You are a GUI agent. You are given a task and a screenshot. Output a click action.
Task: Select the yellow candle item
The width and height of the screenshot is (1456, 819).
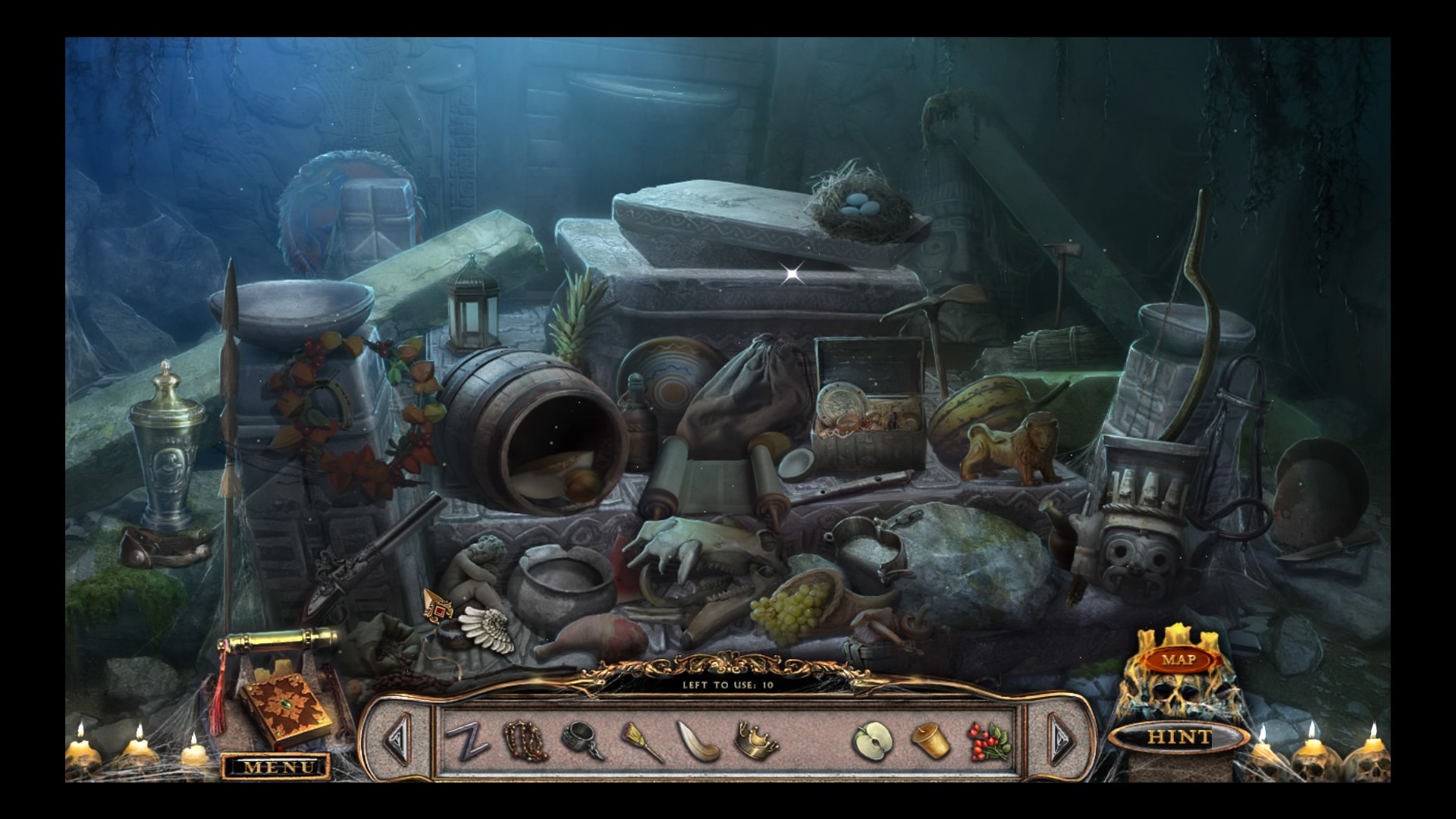(930, 740)
